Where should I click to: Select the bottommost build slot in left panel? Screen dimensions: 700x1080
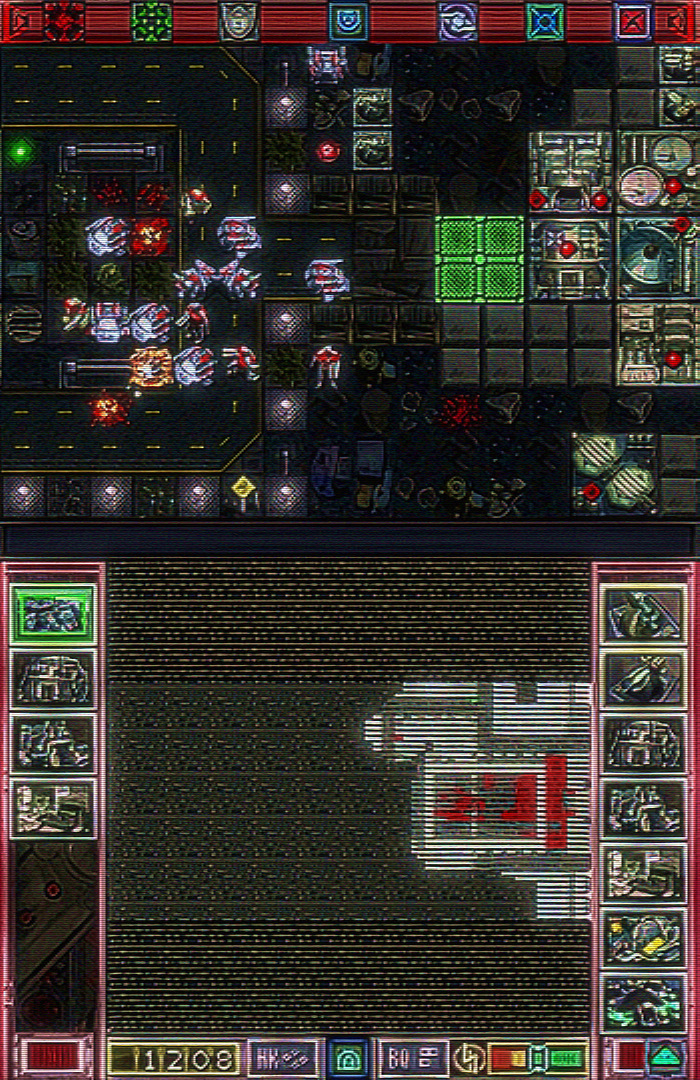[53, 807]
